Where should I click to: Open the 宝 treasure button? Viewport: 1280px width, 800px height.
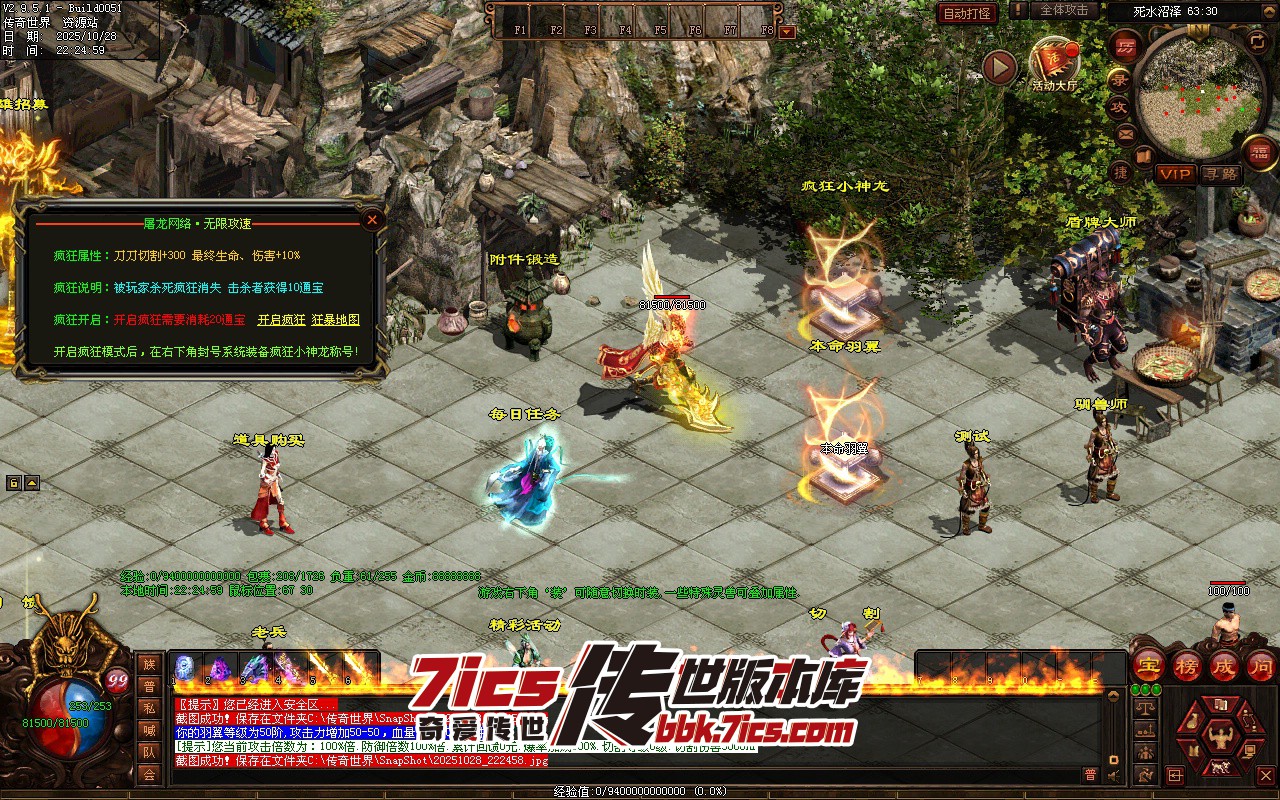(x=1148, y=665)
